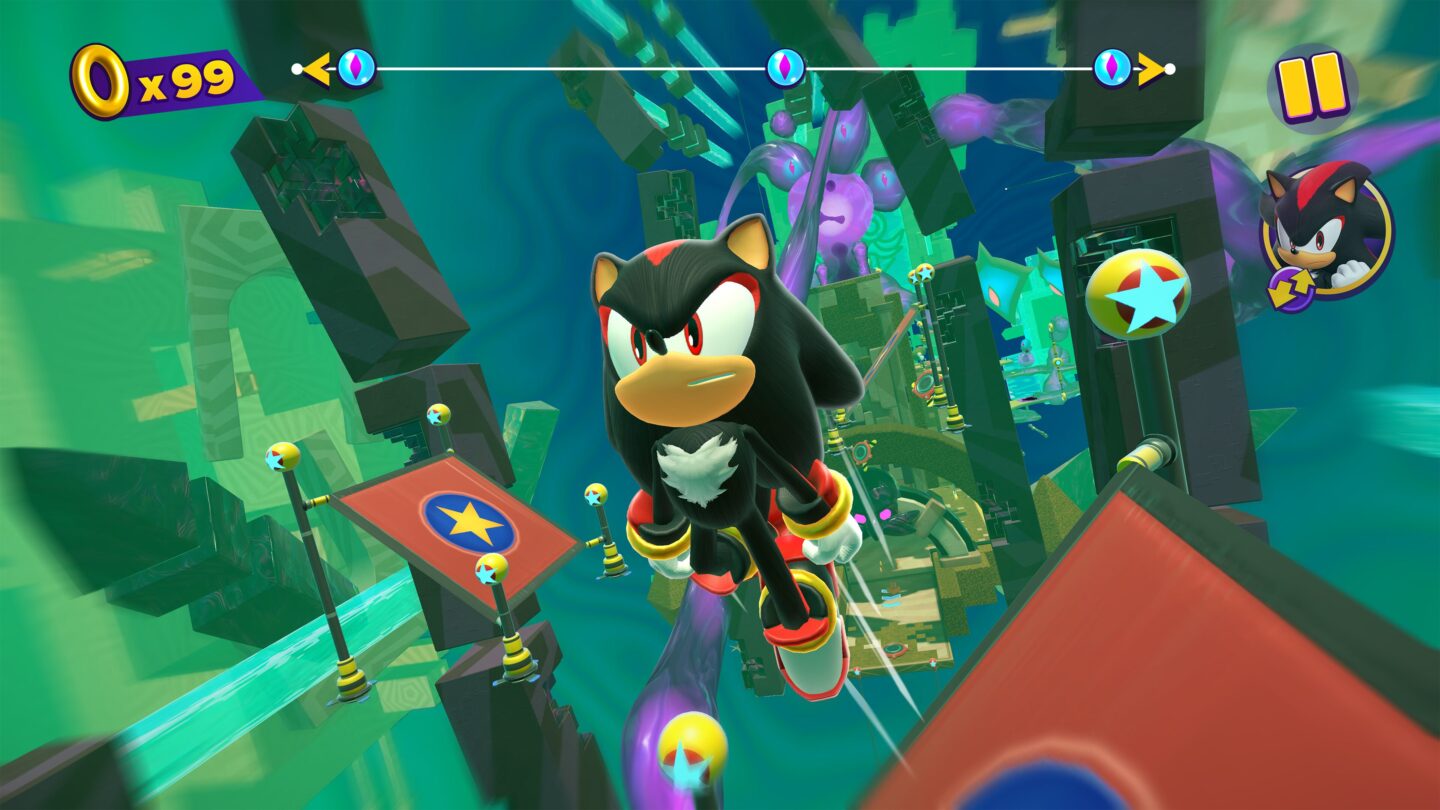Click the right-pointing progress arrow
This screenshot has width=1440, height=810.
pyautogui.click(x=1150, y=66)
